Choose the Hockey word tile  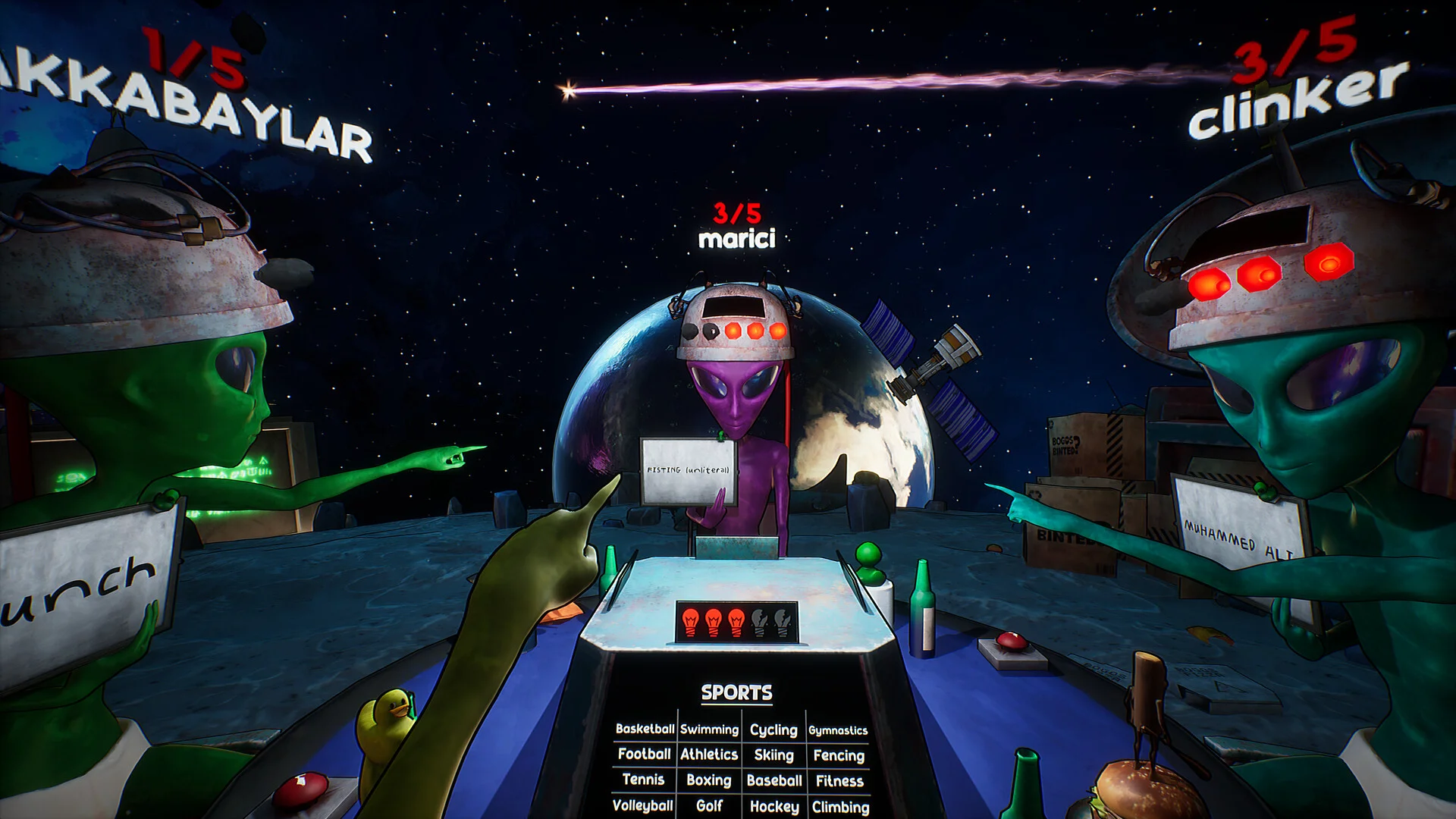pos(773,807)
